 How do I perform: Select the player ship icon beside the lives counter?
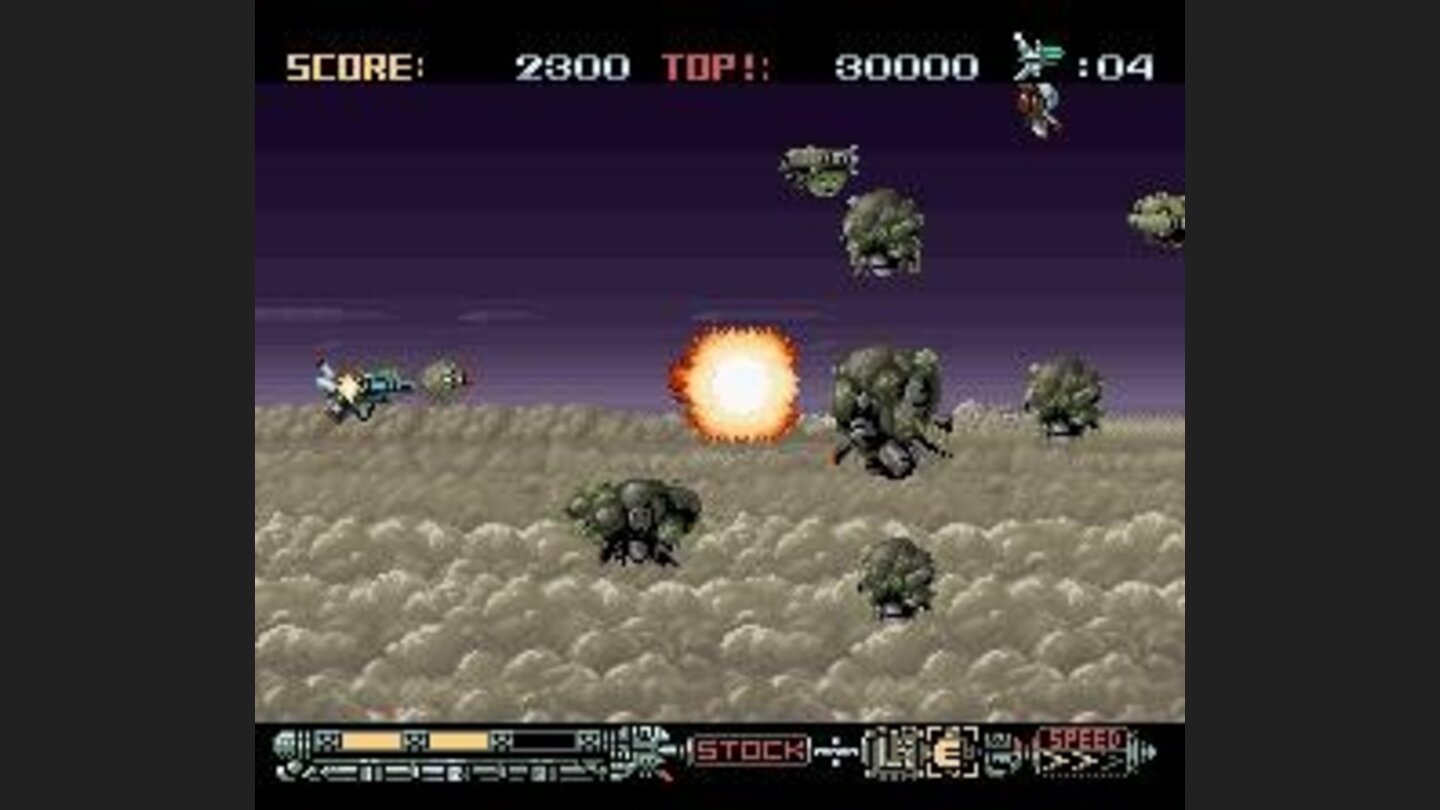point(1034,60)
